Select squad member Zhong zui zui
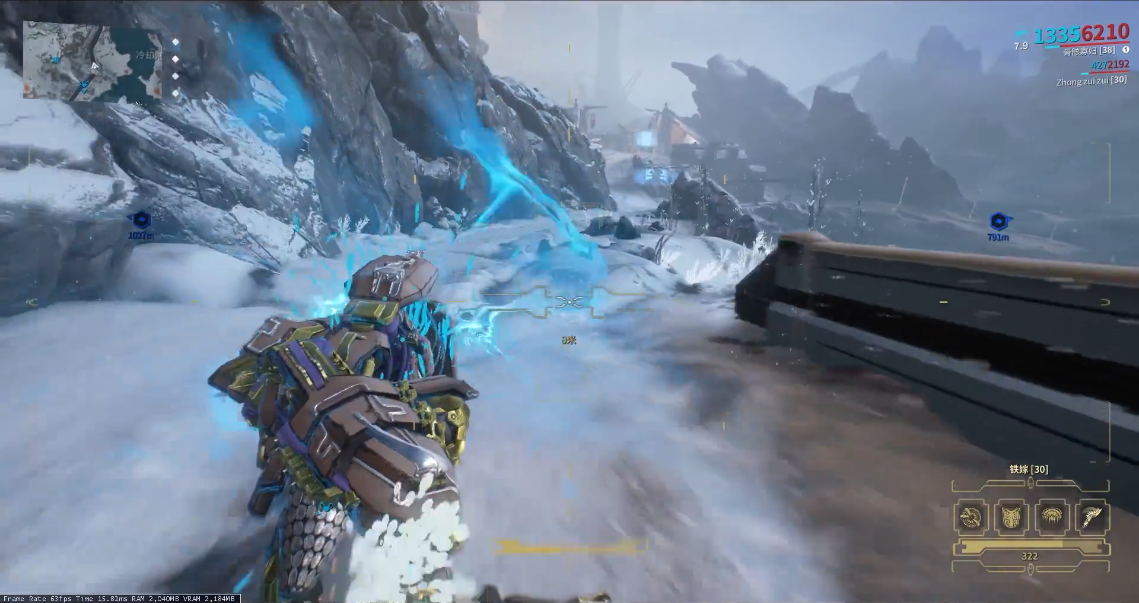 [1090, 80]
